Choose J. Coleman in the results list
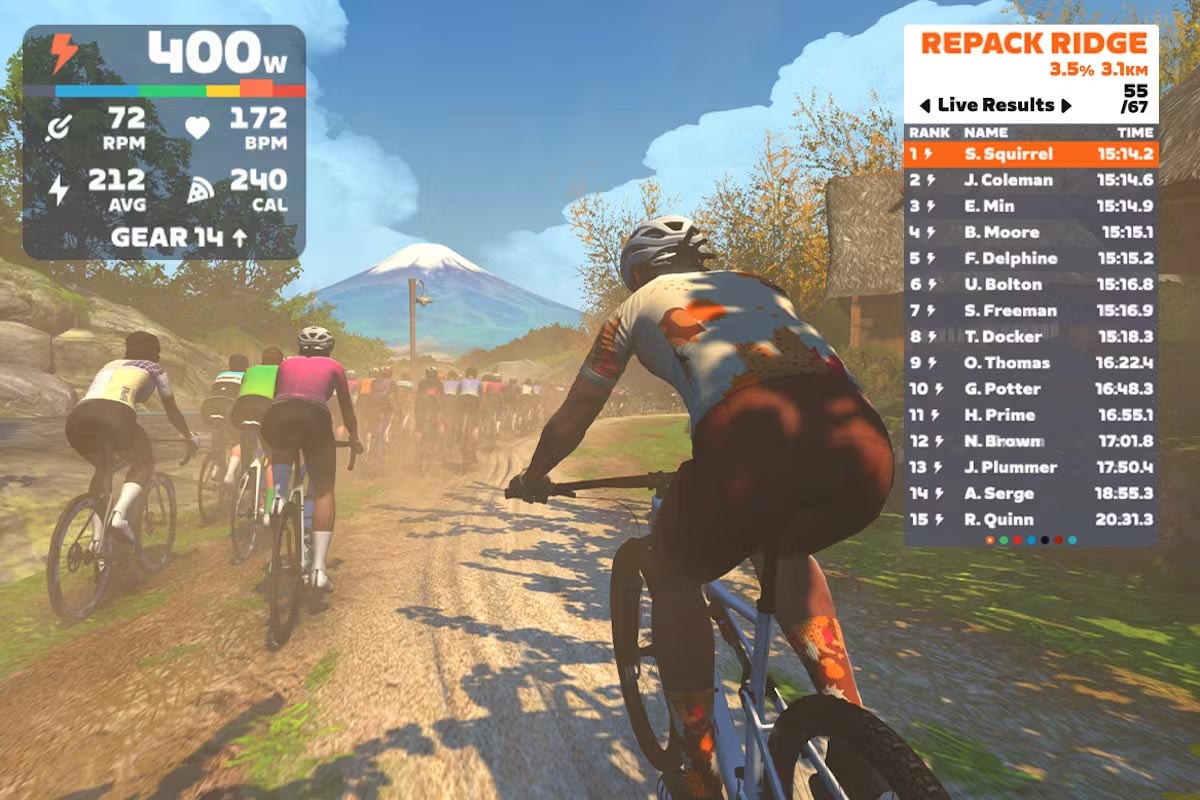 pyautogui.click(x=1030, y=180)
